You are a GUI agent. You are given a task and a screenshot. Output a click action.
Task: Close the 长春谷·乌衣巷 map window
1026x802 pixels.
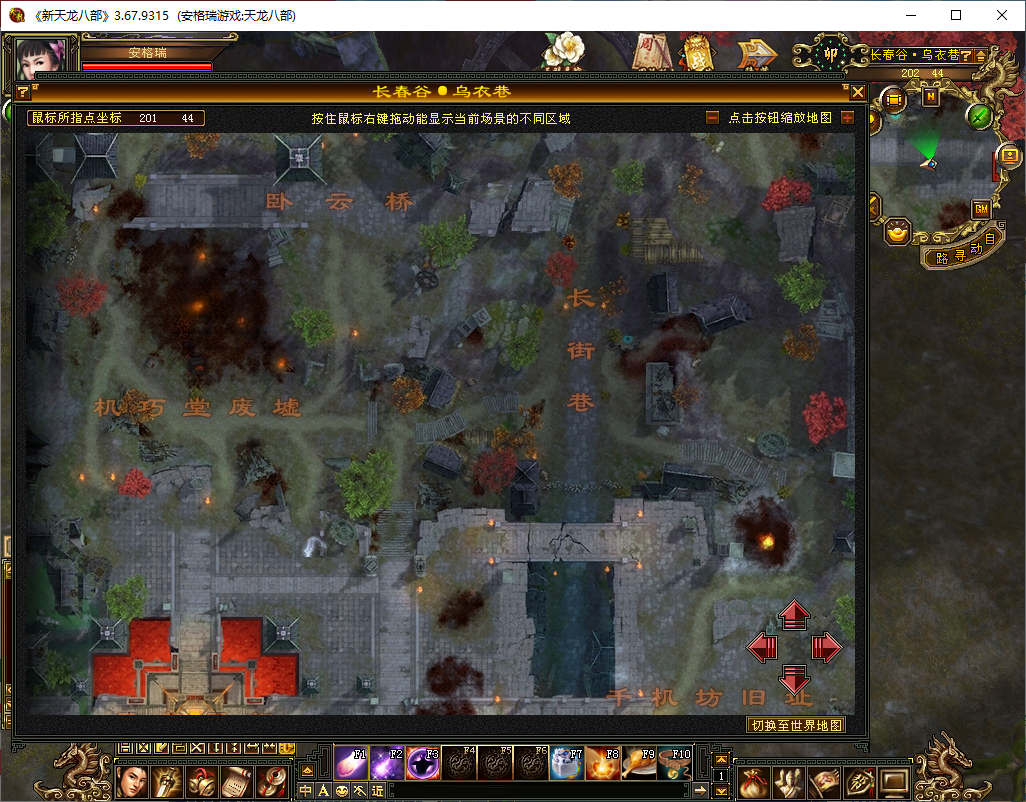point(857,92)
